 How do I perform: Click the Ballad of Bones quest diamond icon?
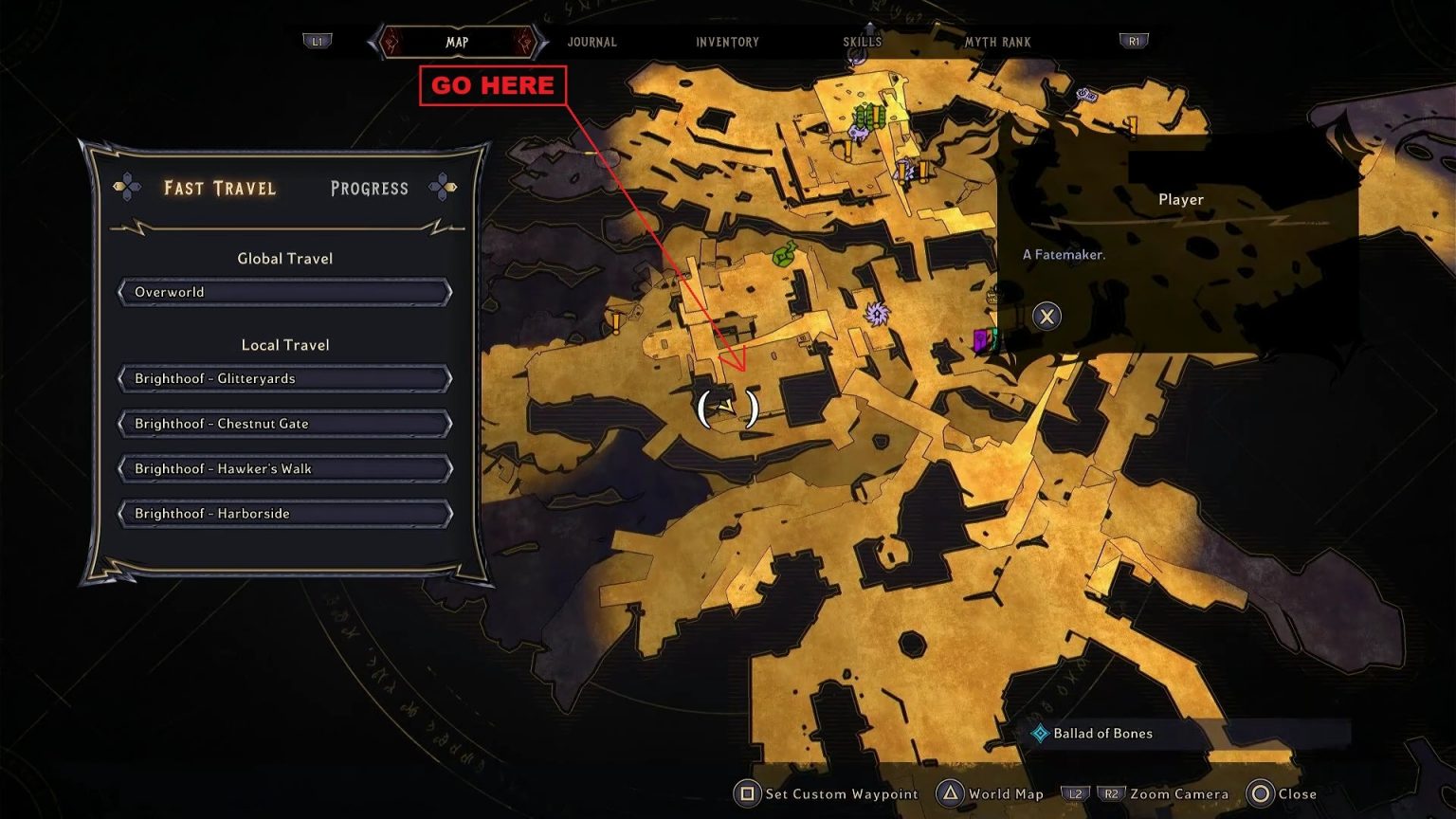coord(1041,733)
